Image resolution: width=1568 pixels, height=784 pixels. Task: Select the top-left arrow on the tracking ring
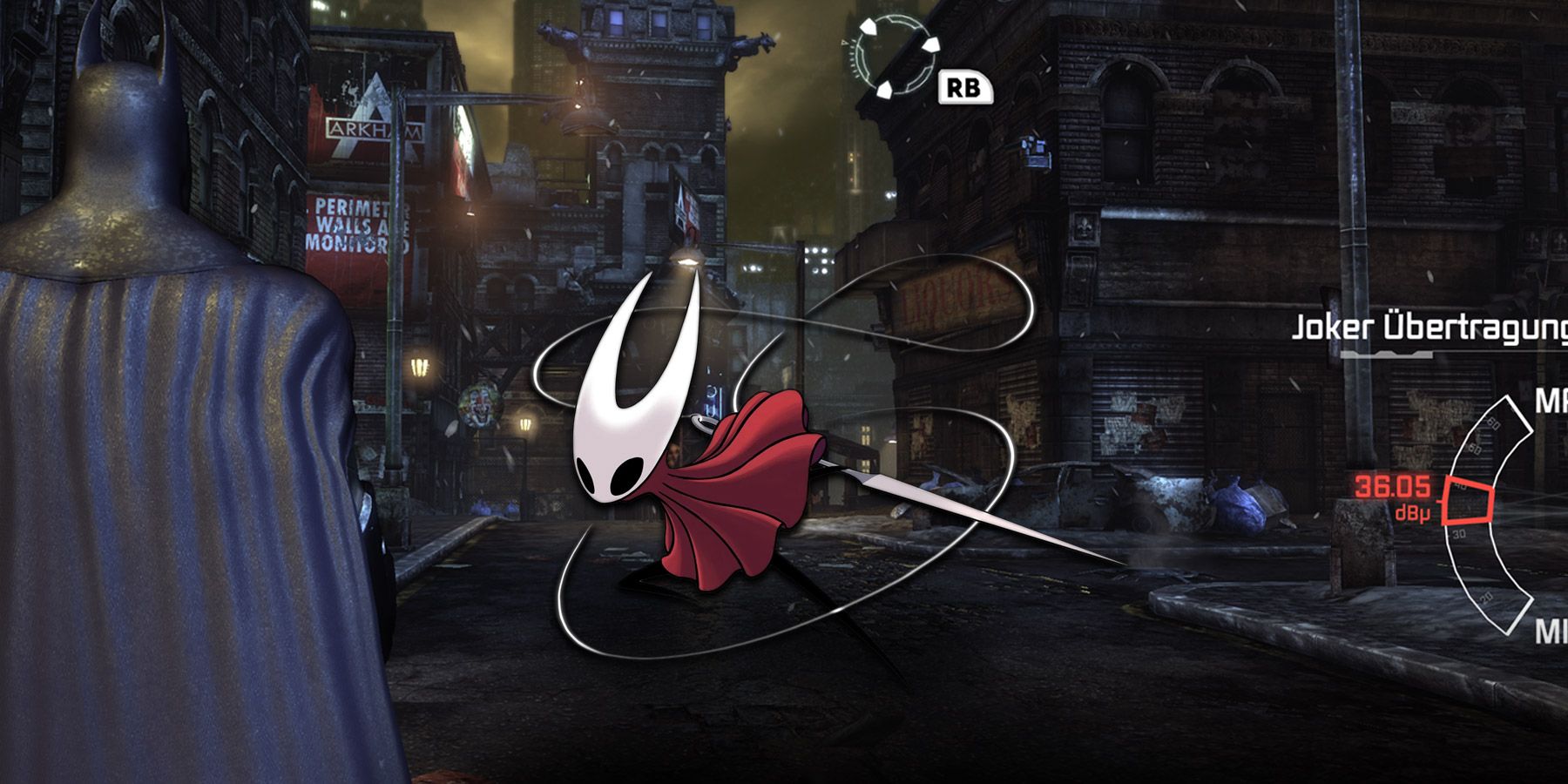click(x=869, y=26)
